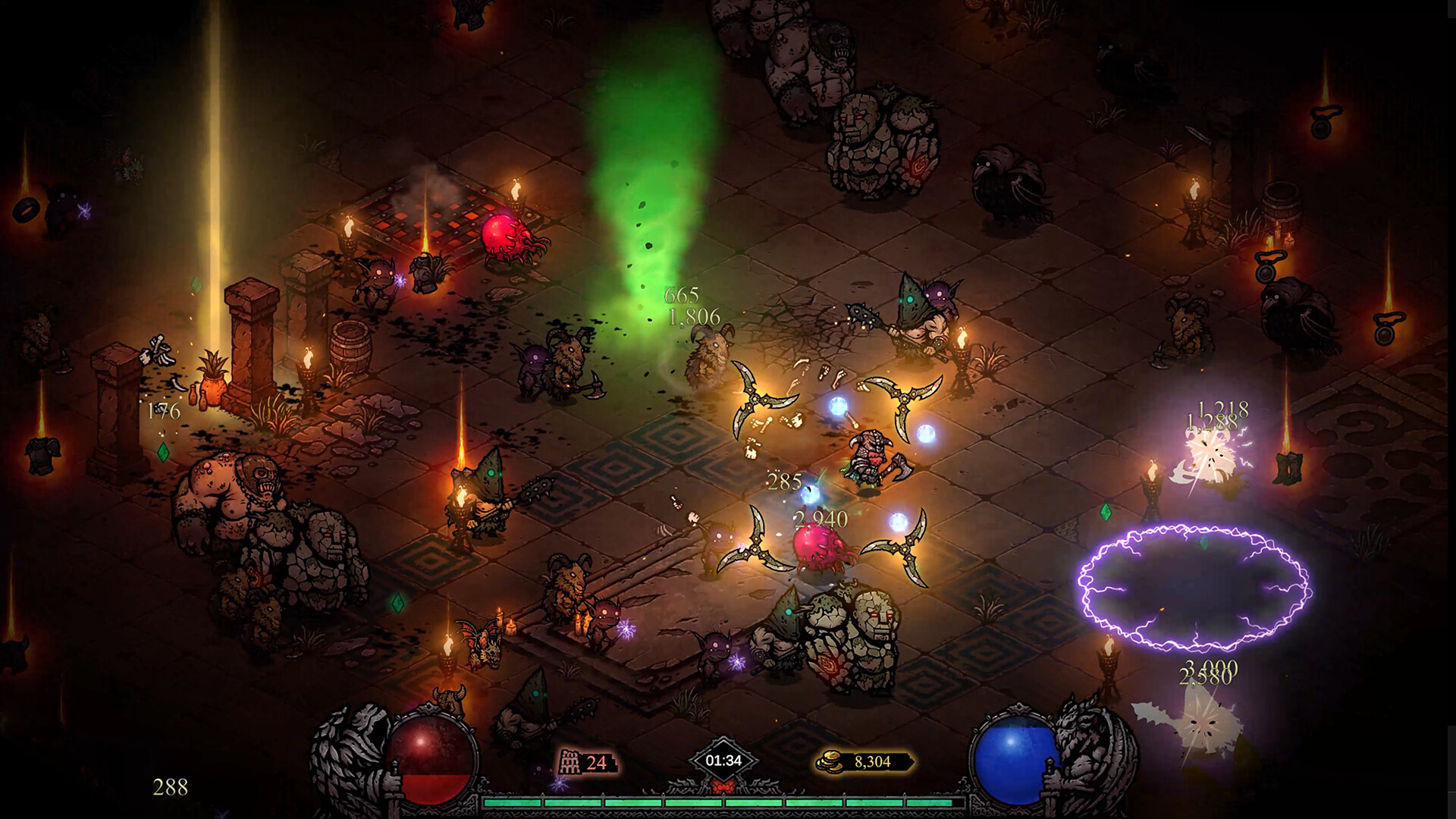Click the colosseum wave counter icon
The height and width of the screenshot is (819, 1456).
(x=569, y=761)
